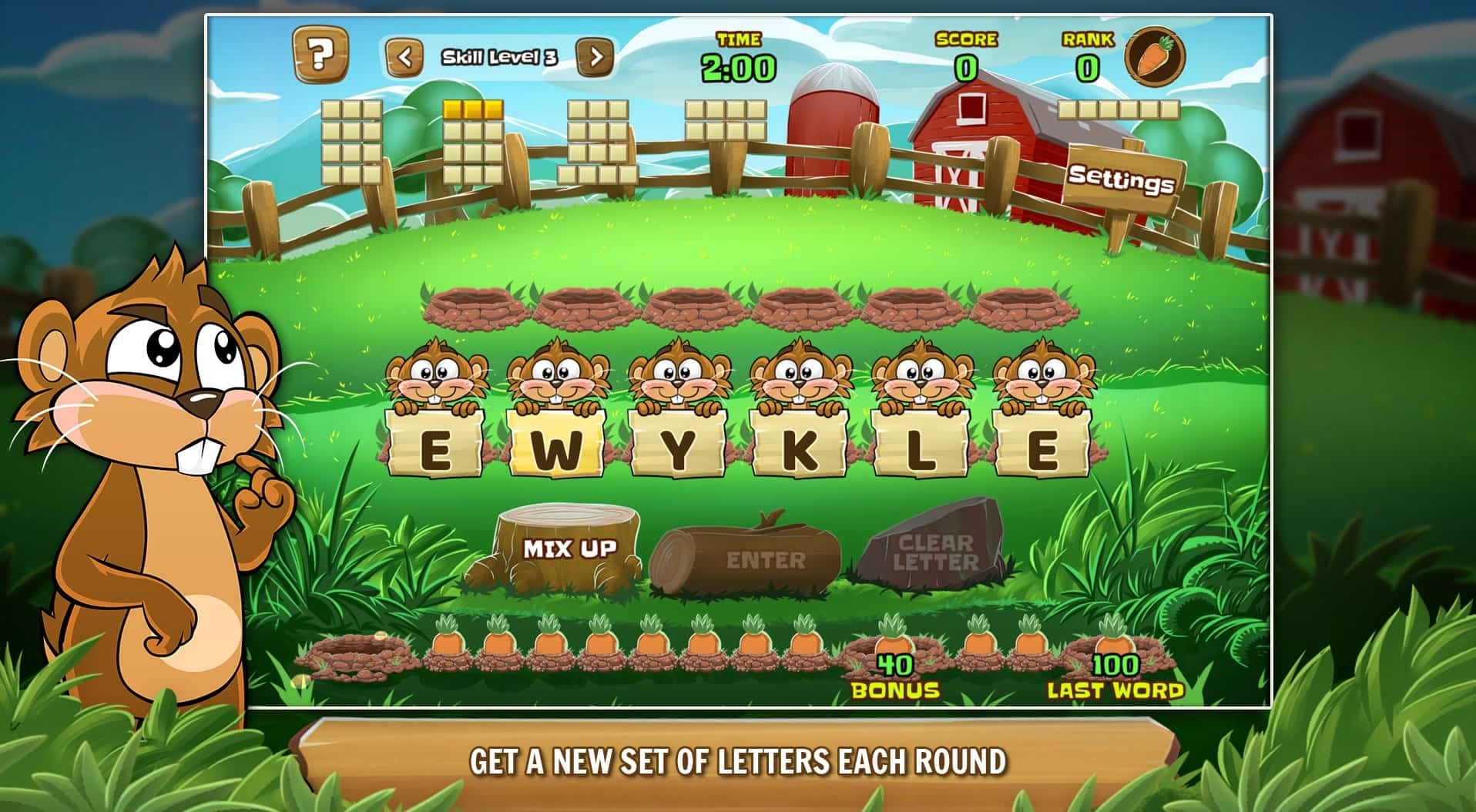
Task: Choose the Y letter tile
Action: coord(677,450)
